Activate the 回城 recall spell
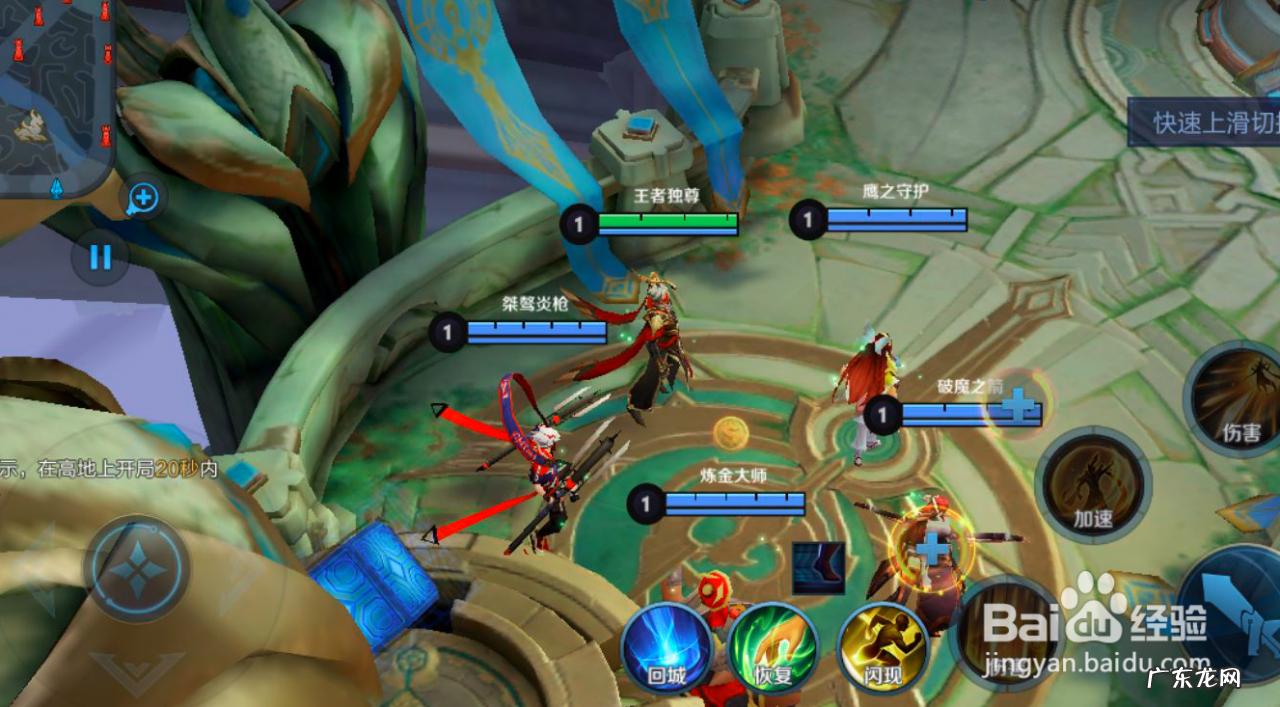The width and height of the screenshot is (1280, 707). coord(666,651)
